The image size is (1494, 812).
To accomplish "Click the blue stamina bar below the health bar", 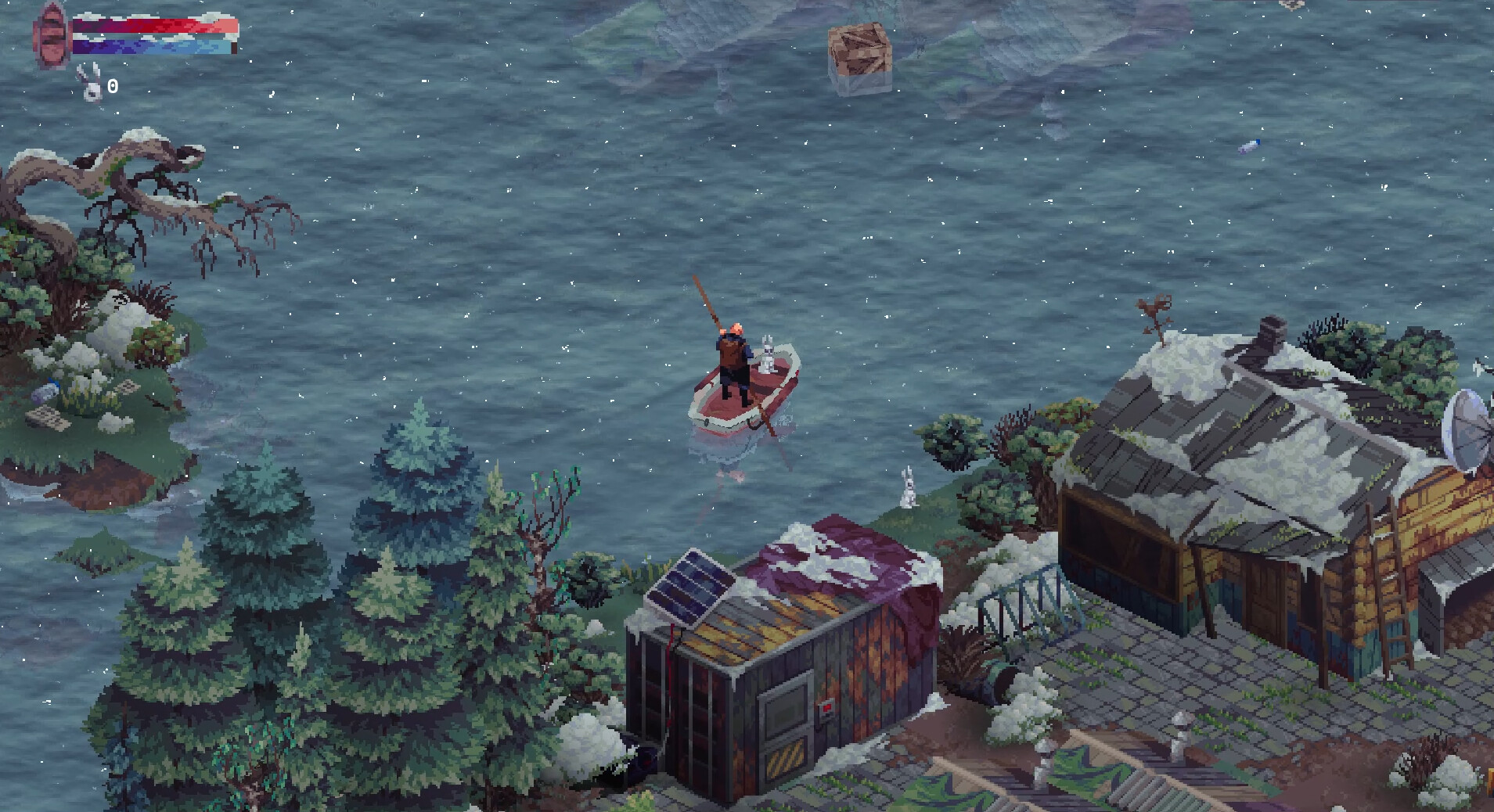I will click(x=153, y=49).
